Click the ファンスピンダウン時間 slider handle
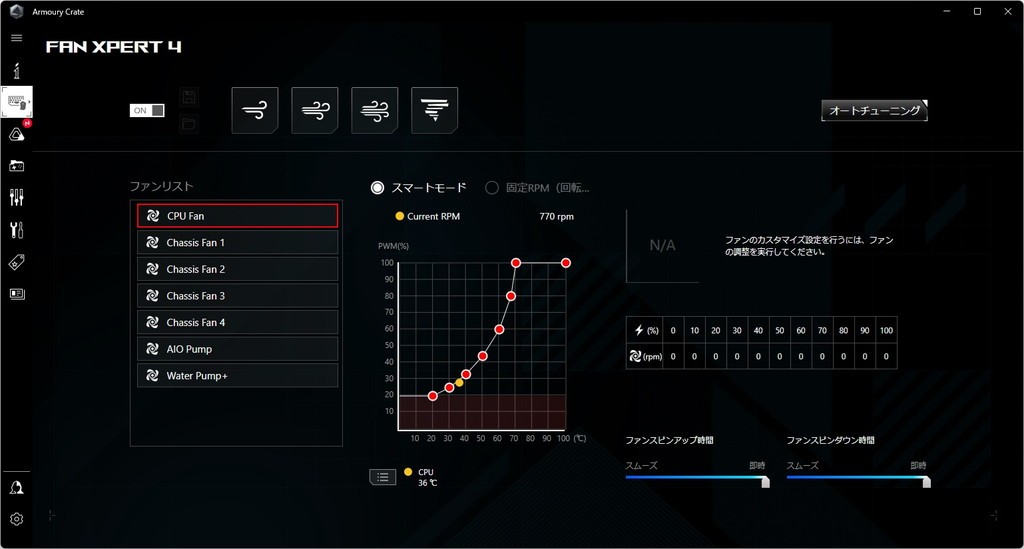Viewport: 1024px width, 549px height. coord(926,481)
